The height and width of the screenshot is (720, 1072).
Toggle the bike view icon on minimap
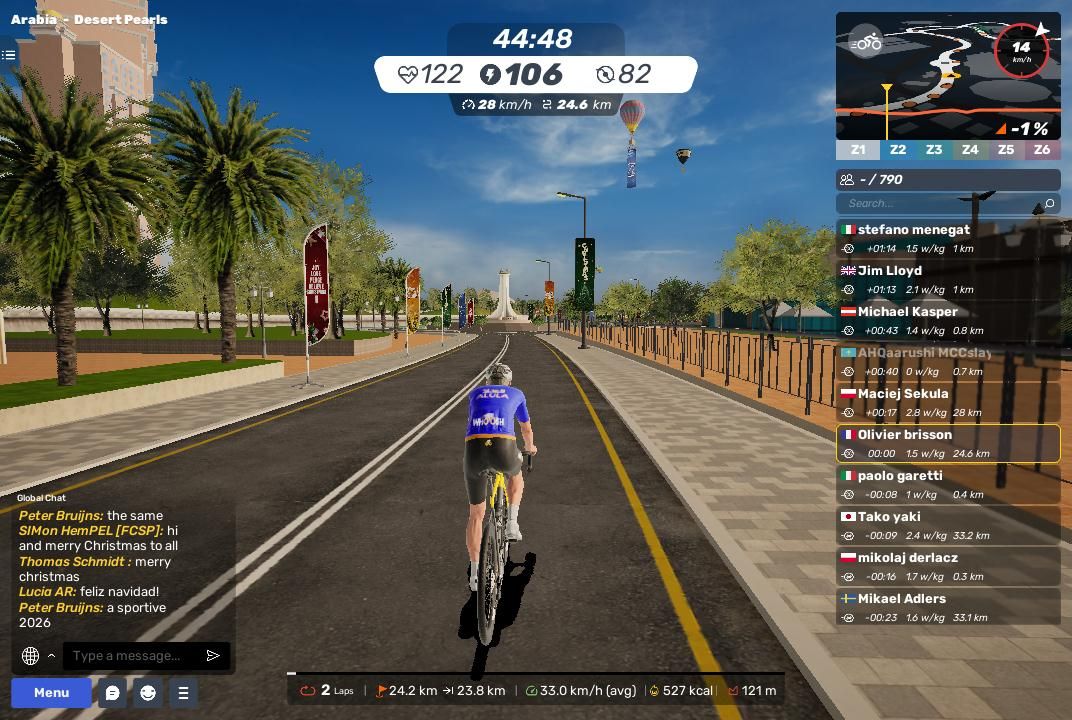(x=866, y=42)
